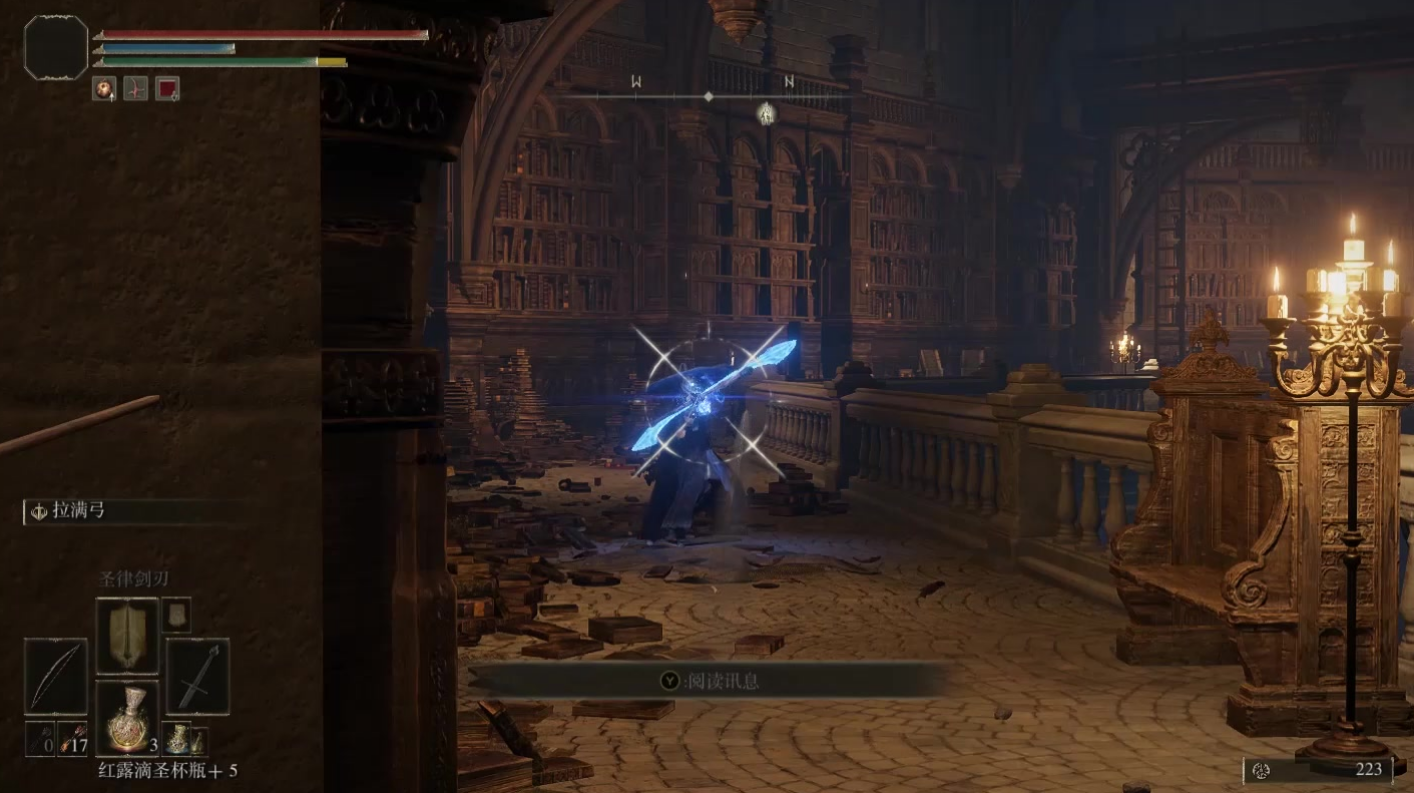The image size is (1414, 793).
Task: Click the compass bar at the top
Action: point(708,96)
